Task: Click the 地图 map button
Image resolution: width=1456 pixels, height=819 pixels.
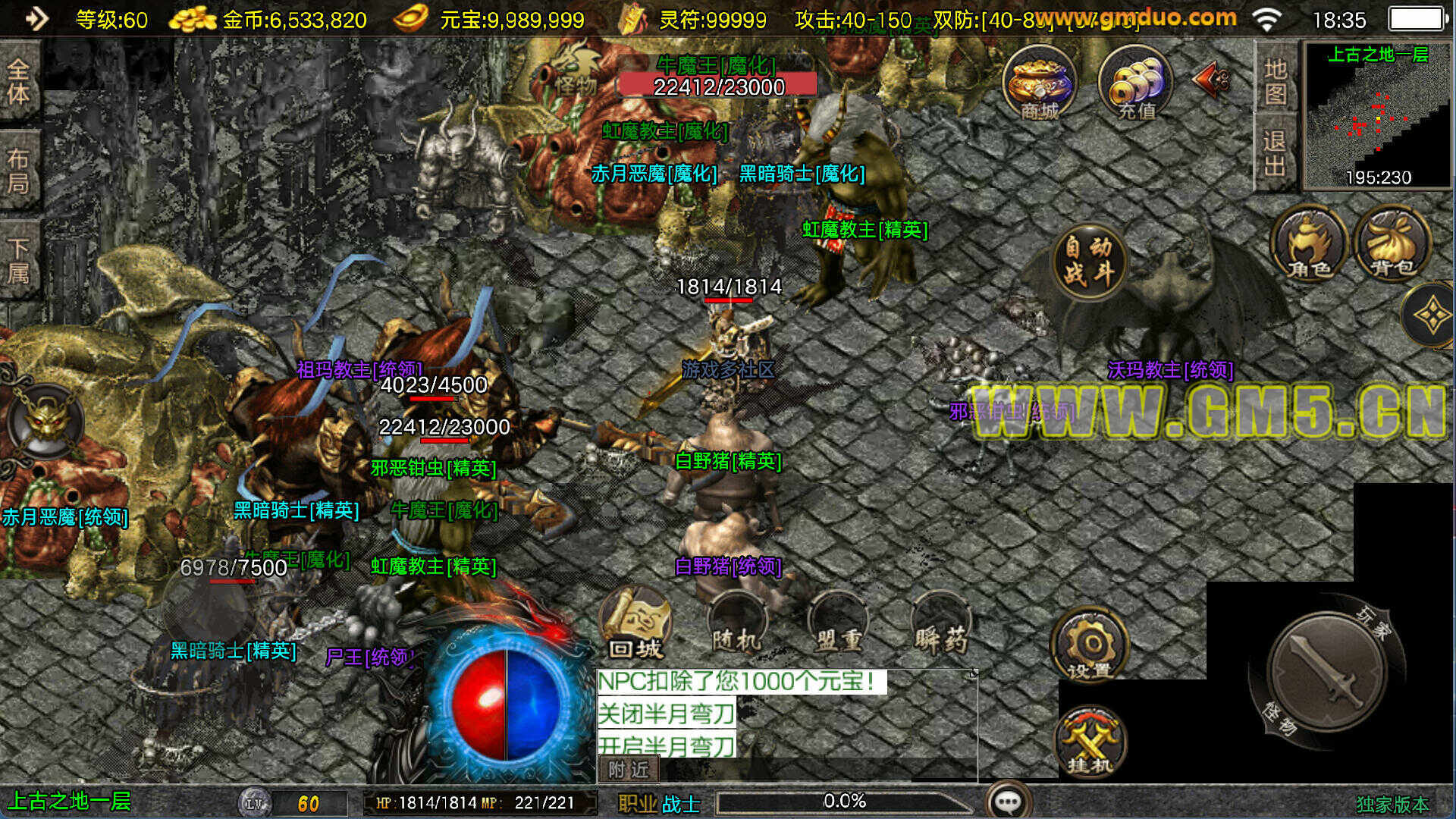Action: tap(1276, 81)
